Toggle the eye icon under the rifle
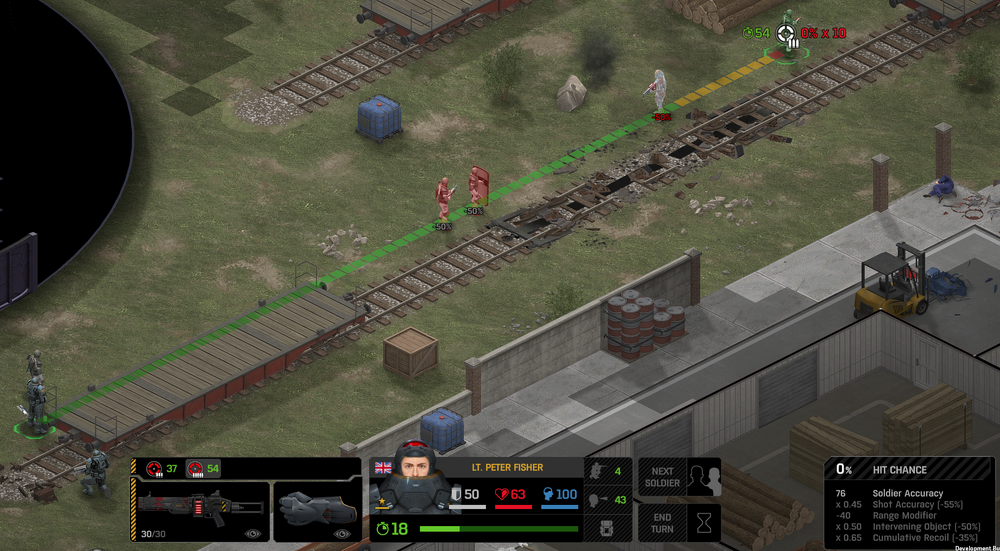 [254, 534]
